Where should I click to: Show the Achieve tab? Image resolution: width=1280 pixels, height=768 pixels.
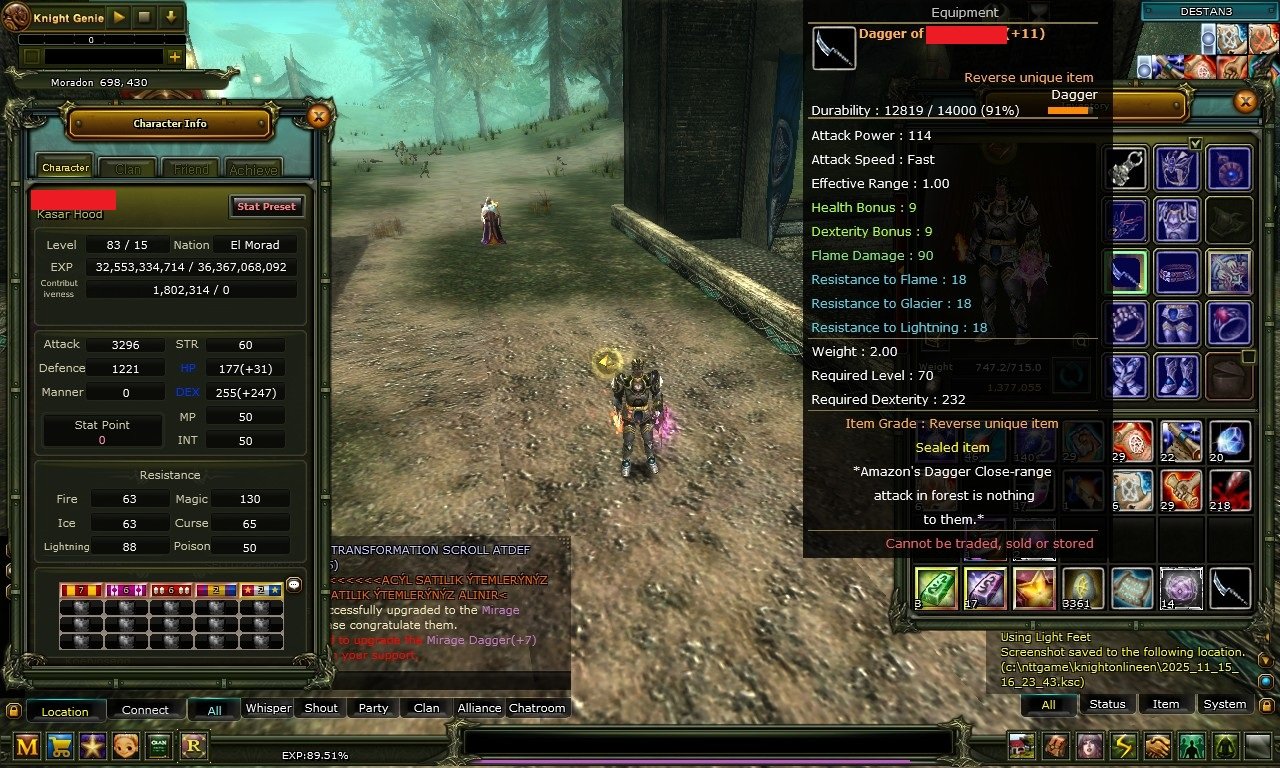coord(253,169)
